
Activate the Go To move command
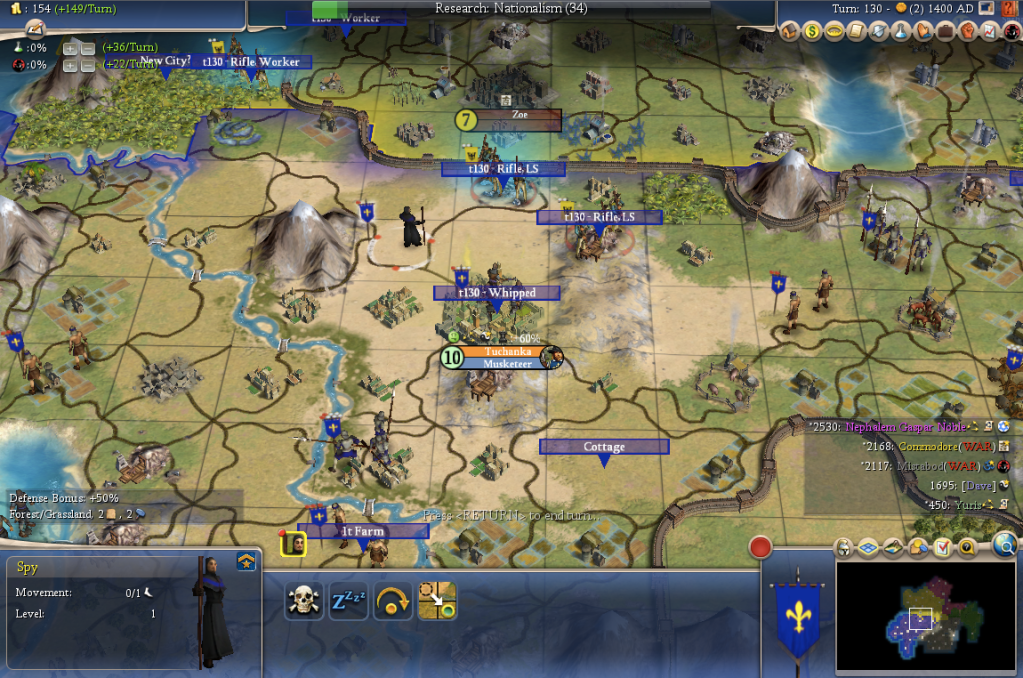[437, 600]
